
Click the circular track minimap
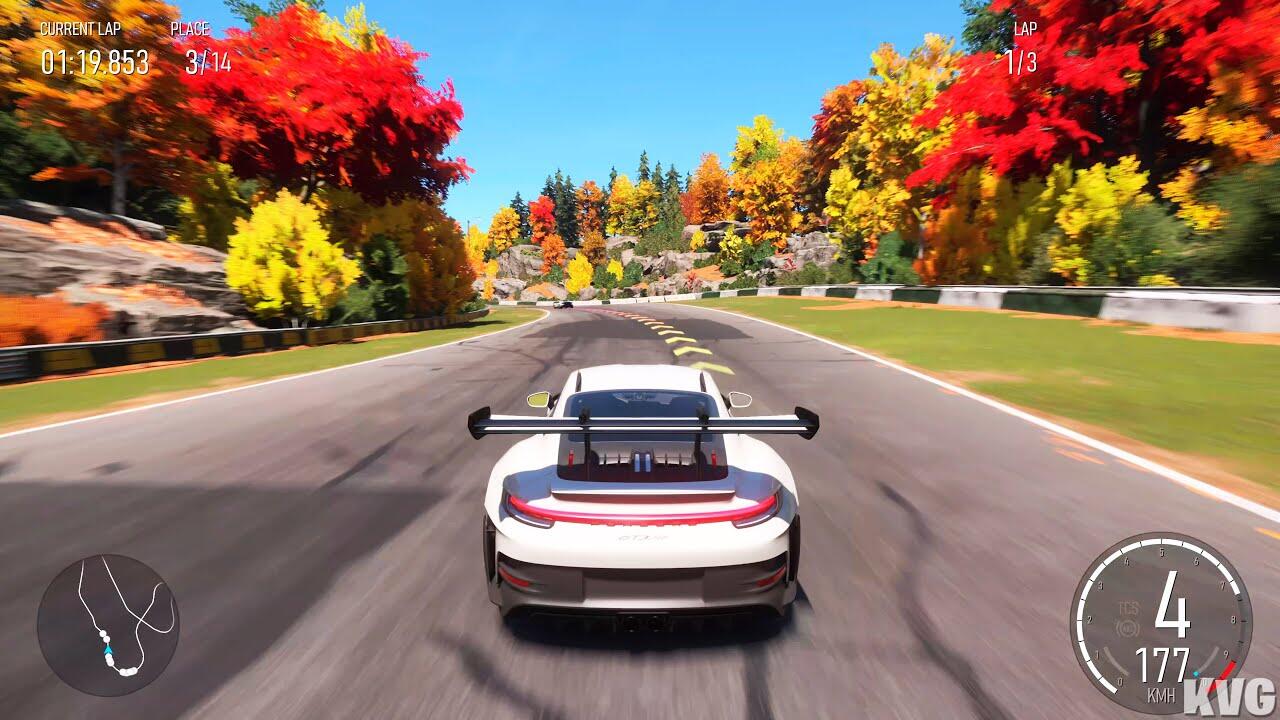[x=108, y=625]
